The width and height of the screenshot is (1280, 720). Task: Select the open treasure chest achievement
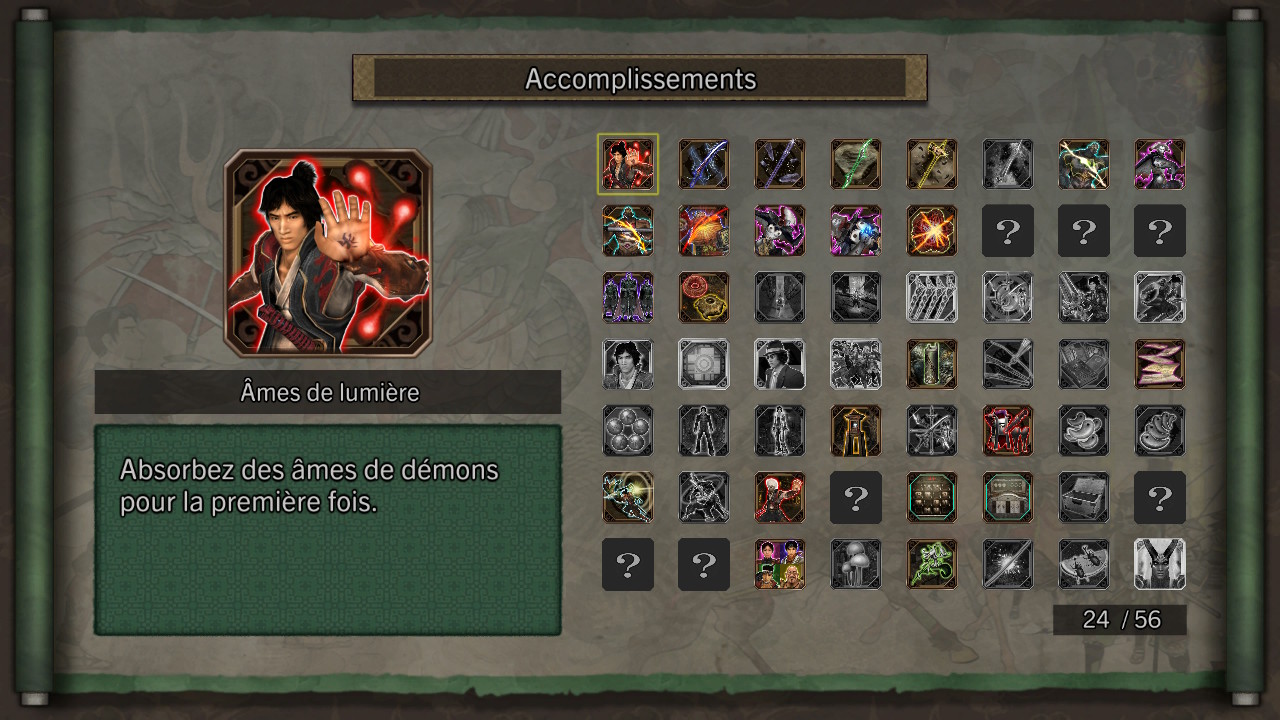pos(1084,498)
